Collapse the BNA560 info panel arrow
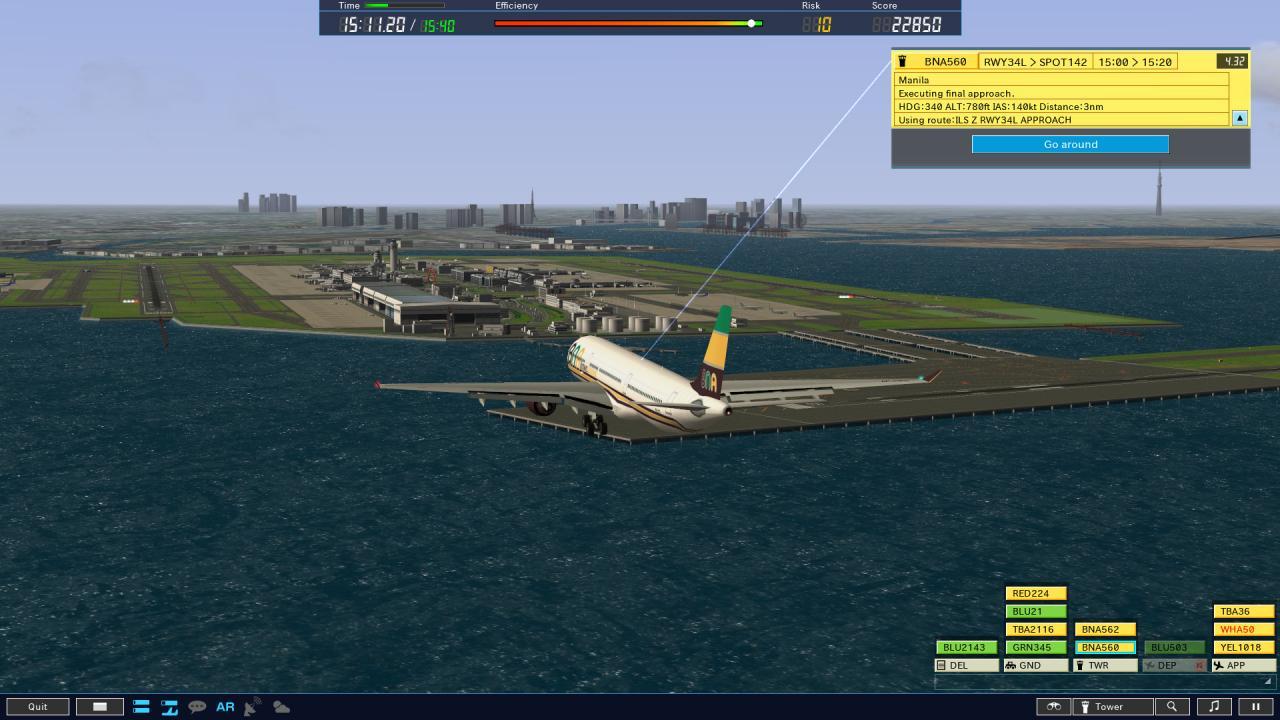Viewport: 1280px width, 720px height. (x=1238, y=117)
